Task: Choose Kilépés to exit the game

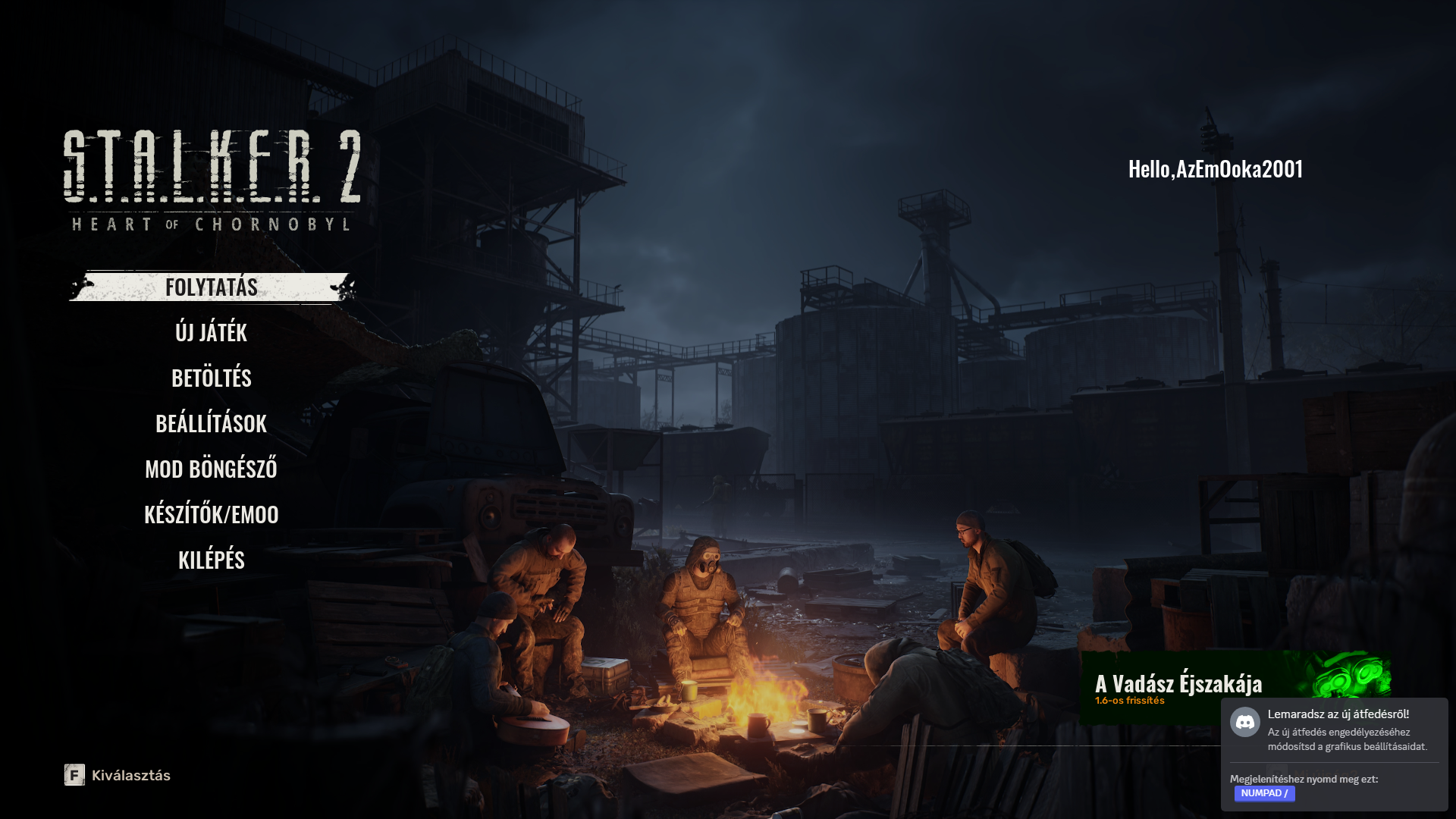Action: pos(212,560)
